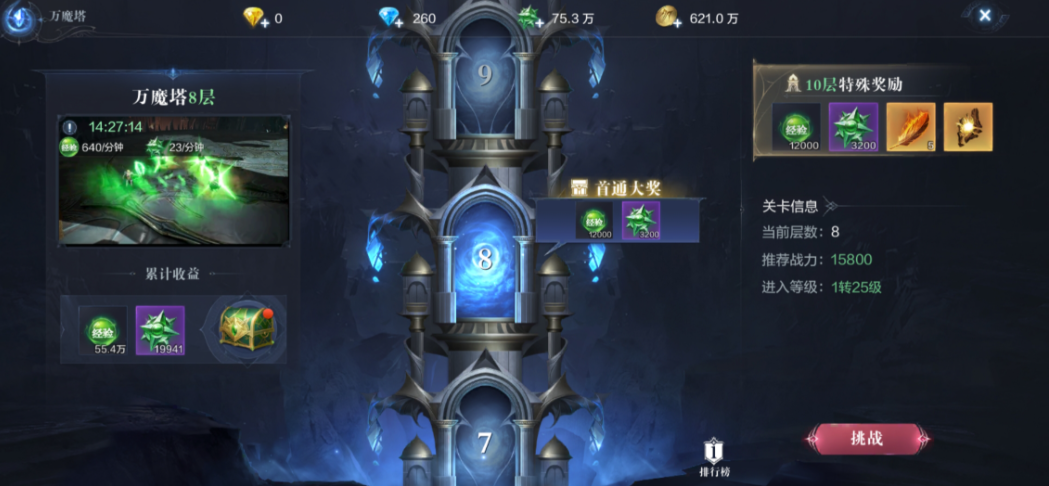Inspect the 3200 green crystal in 10层特殊奖励

click(854, 127)
